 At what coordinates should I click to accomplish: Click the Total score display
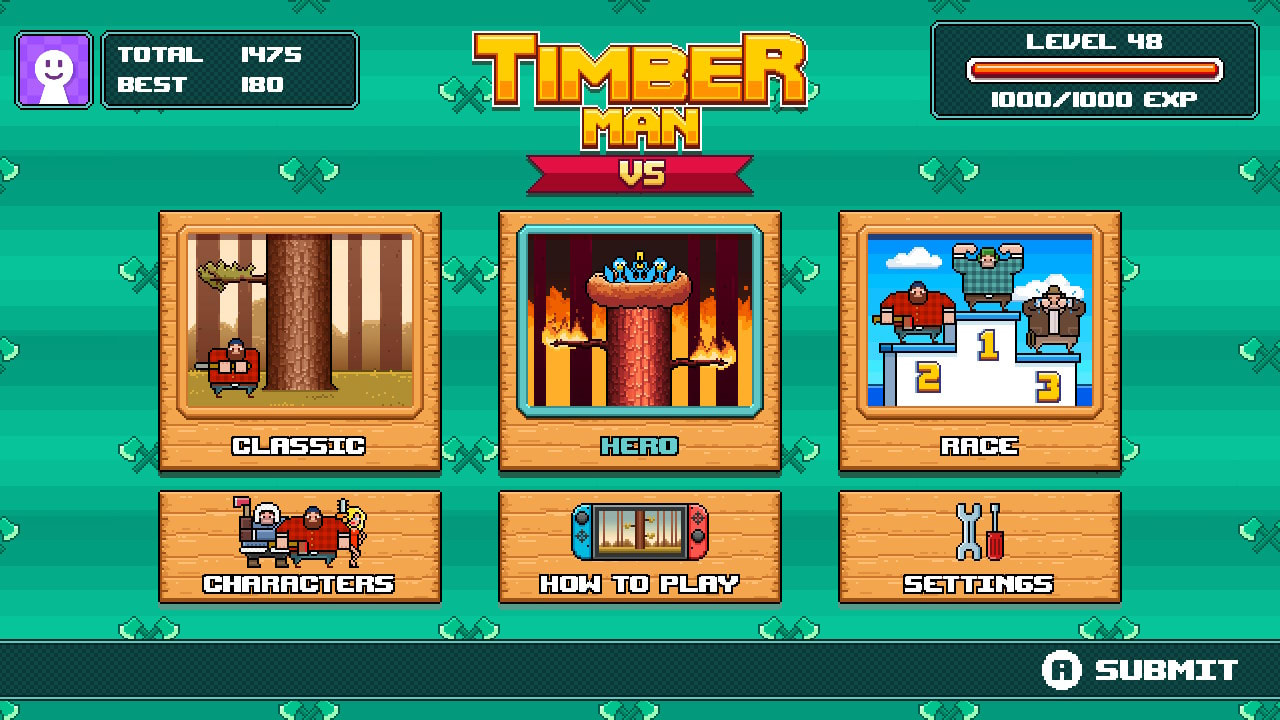click(200, 55)
